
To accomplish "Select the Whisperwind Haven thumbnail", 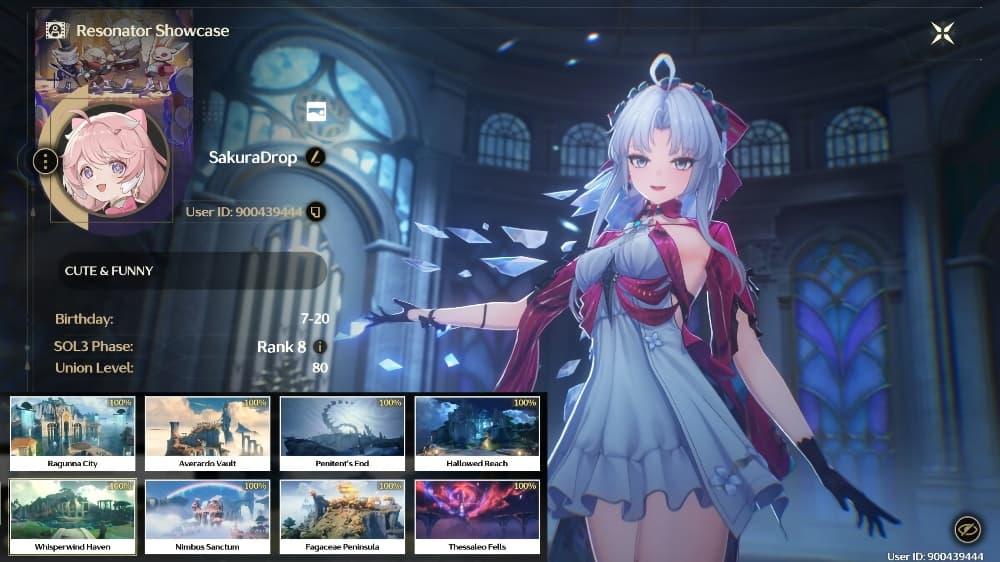I will [x=72, y=516].
